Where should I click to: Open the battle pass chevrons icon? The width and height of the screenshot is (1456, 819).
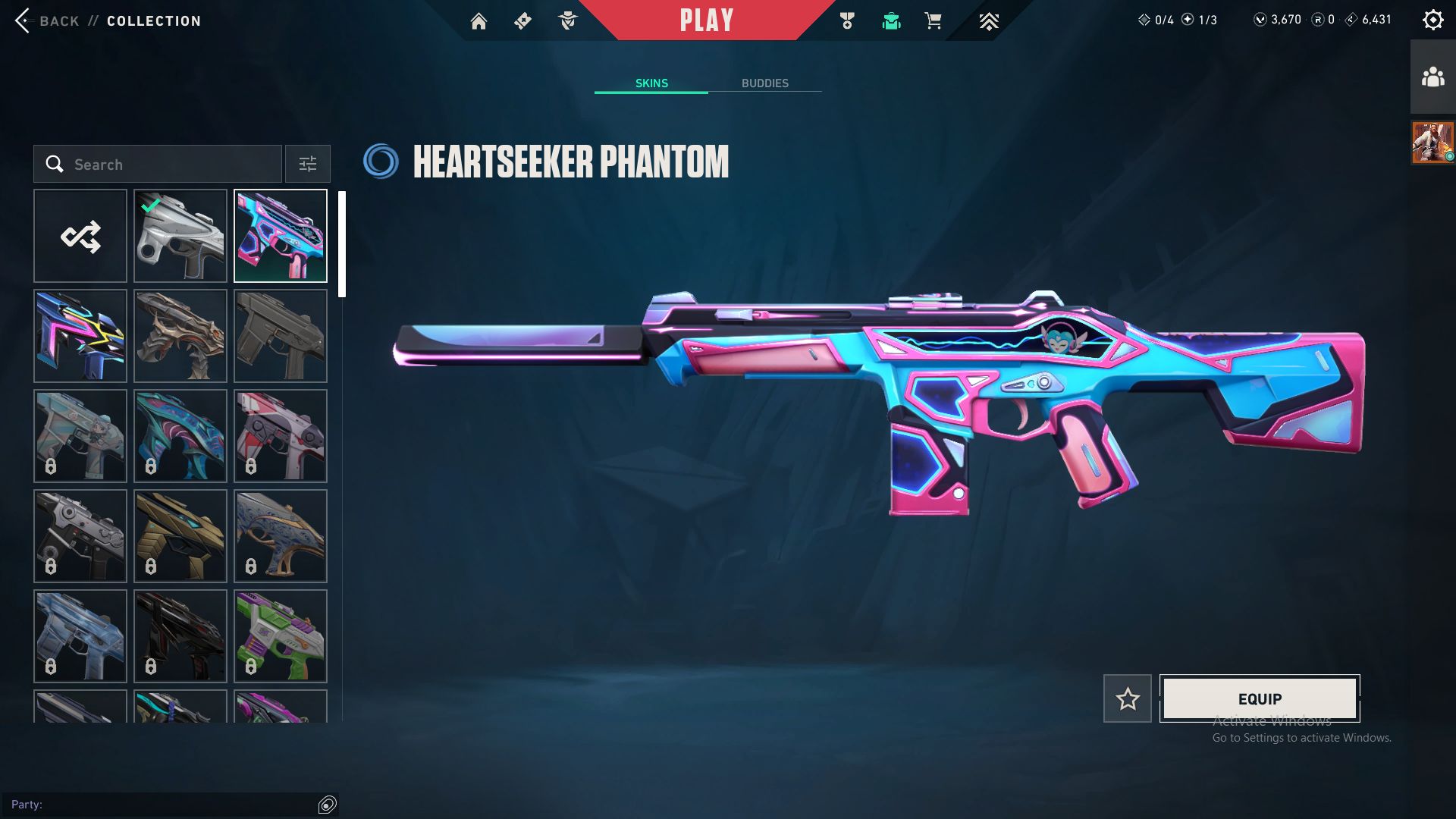click(988, 21)
